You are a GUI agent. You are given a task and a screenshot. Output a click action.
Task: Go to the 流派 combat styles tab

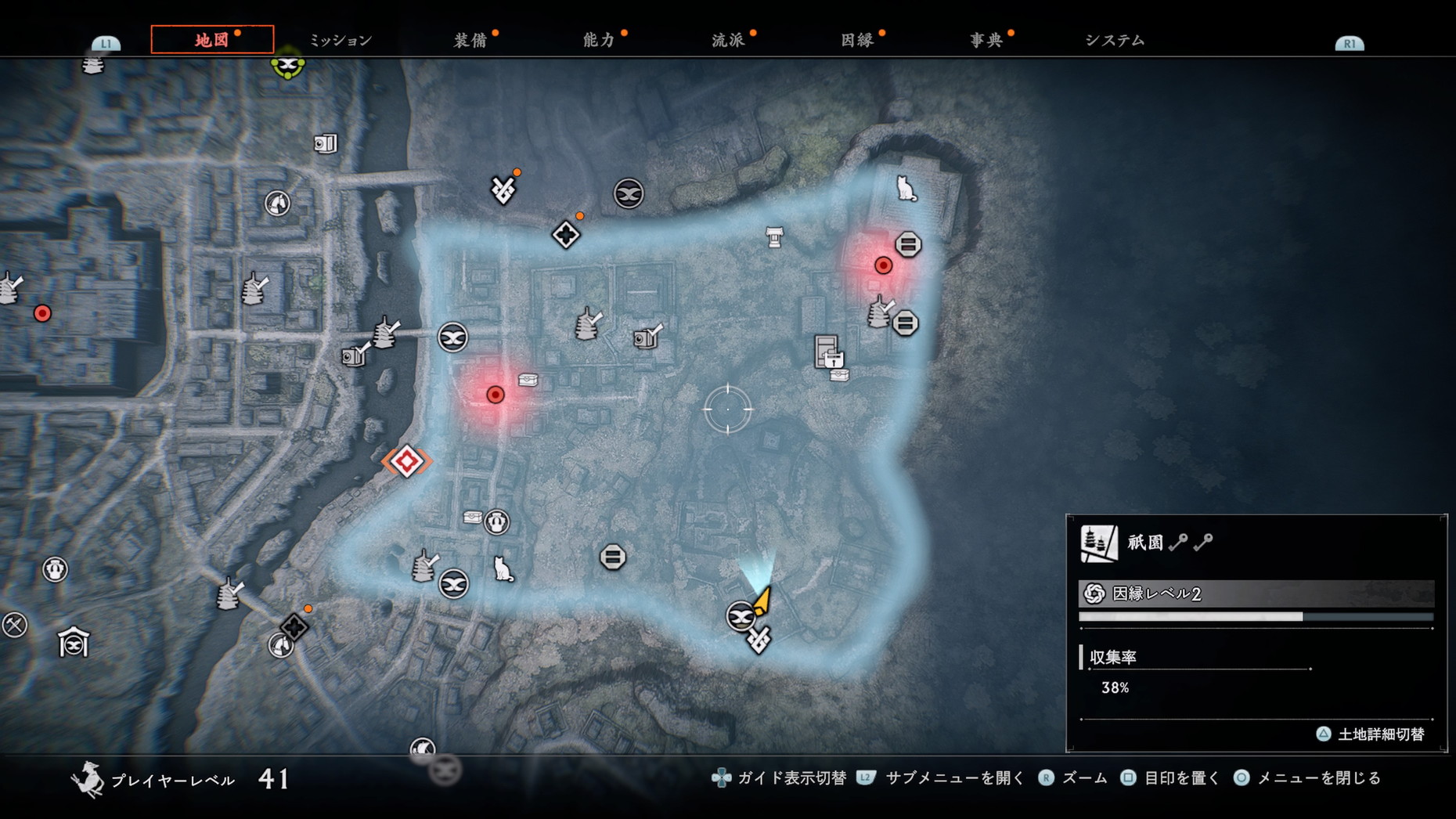pyautogui.click(x=728, y=40)
